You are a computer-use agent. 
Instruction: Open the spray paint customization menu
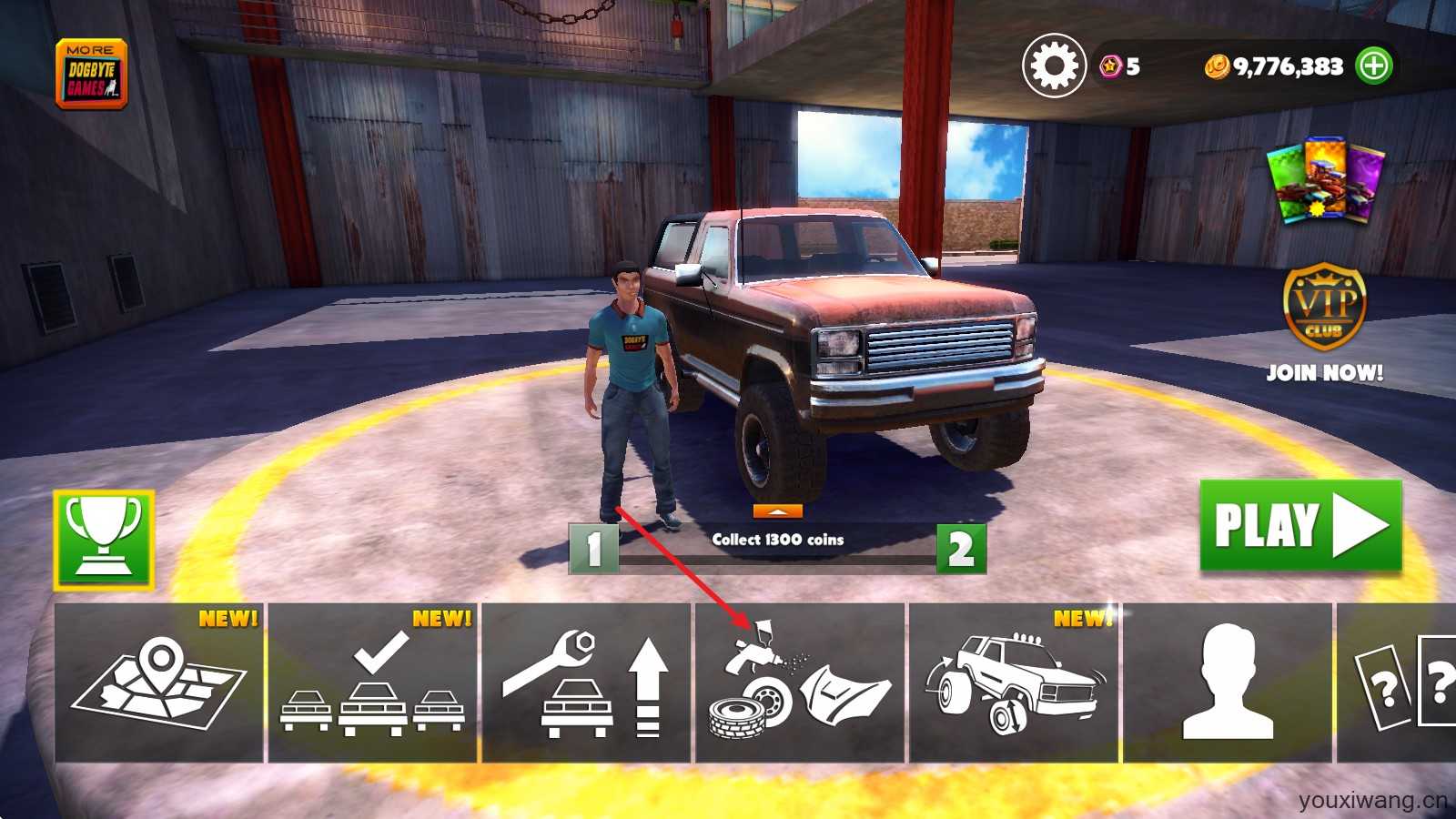[800, 682]
